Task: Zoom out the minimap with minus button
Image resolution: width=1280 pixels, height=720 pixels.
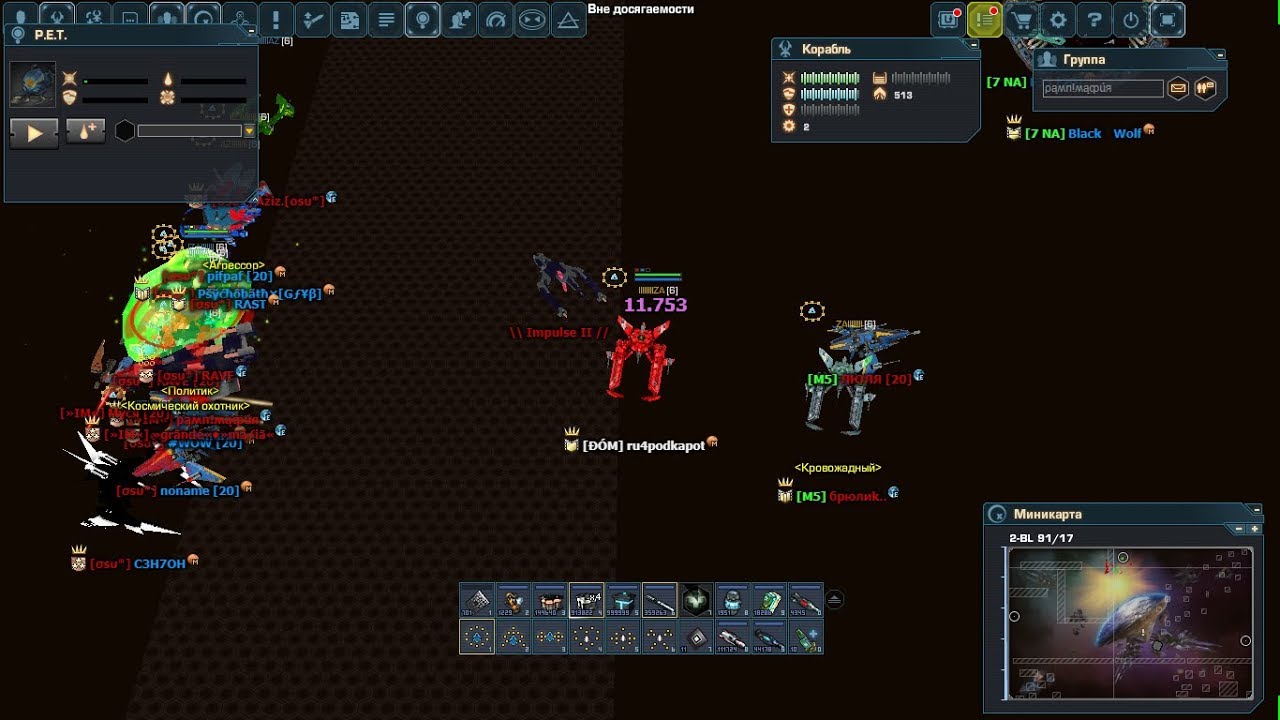Action: coord(1239,528)
